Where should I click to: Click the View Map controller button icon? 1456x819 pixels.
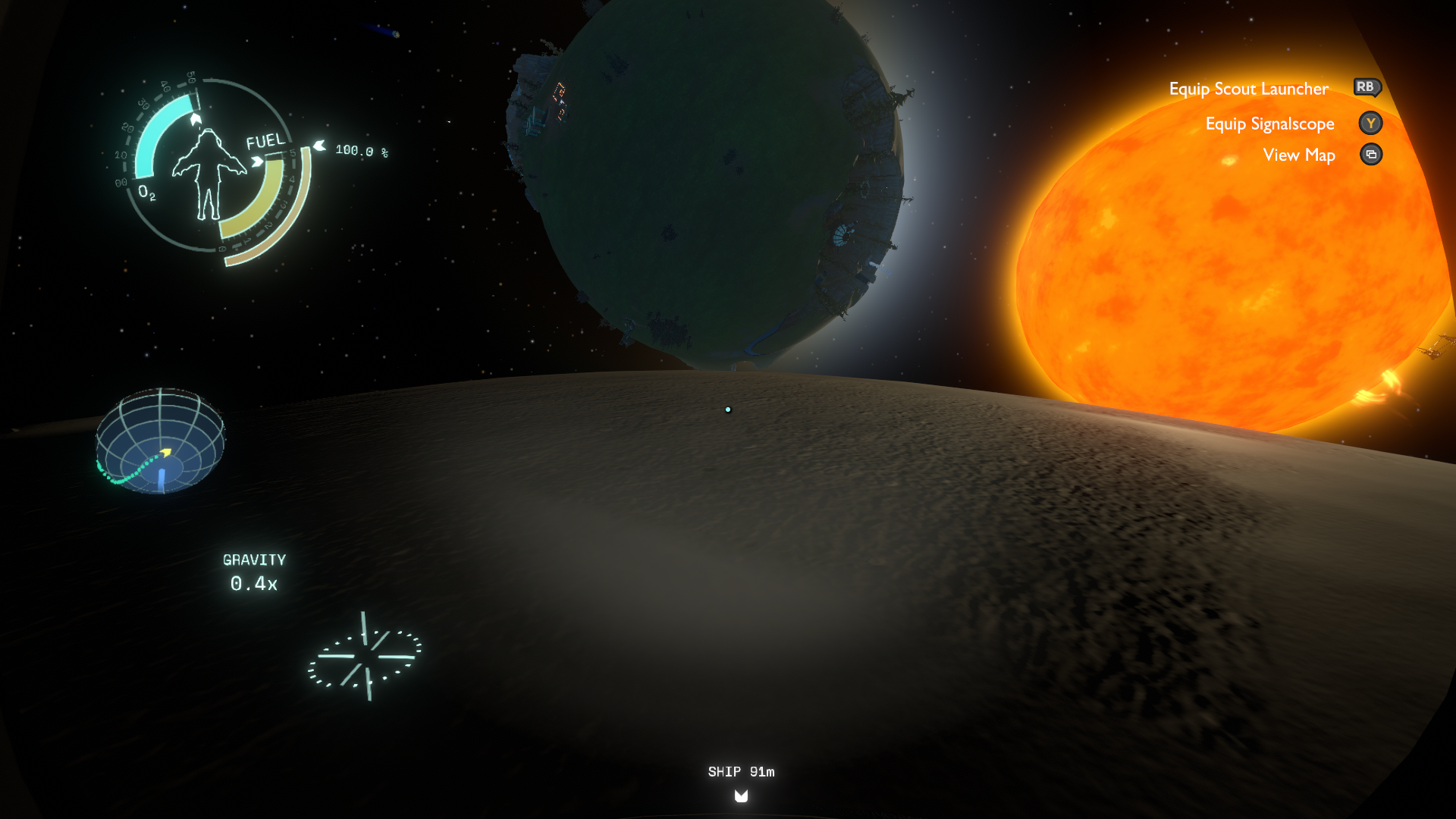[1370, 155]
